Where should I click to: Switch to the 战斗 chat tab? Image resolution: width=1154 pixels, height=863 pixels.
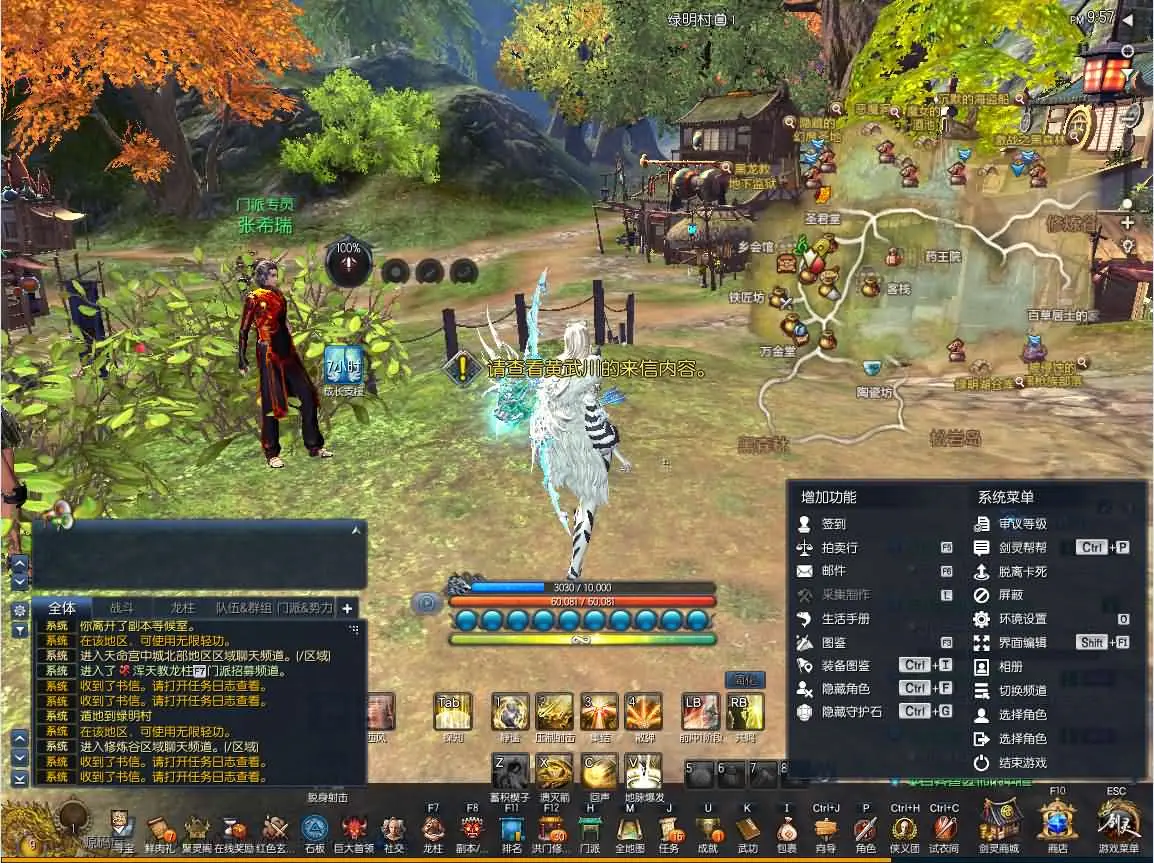tap(121, 607)
